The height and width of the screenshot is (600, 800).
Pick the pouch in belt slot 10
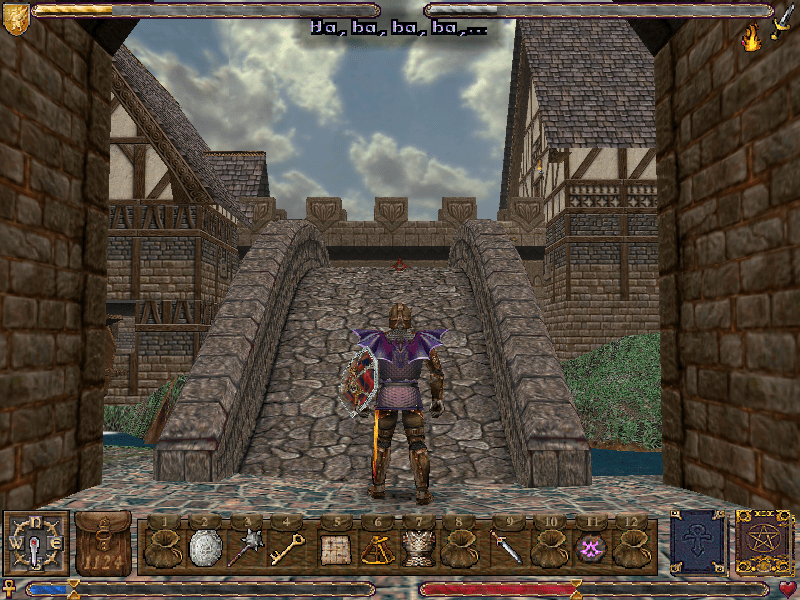[x=546, y=548]
